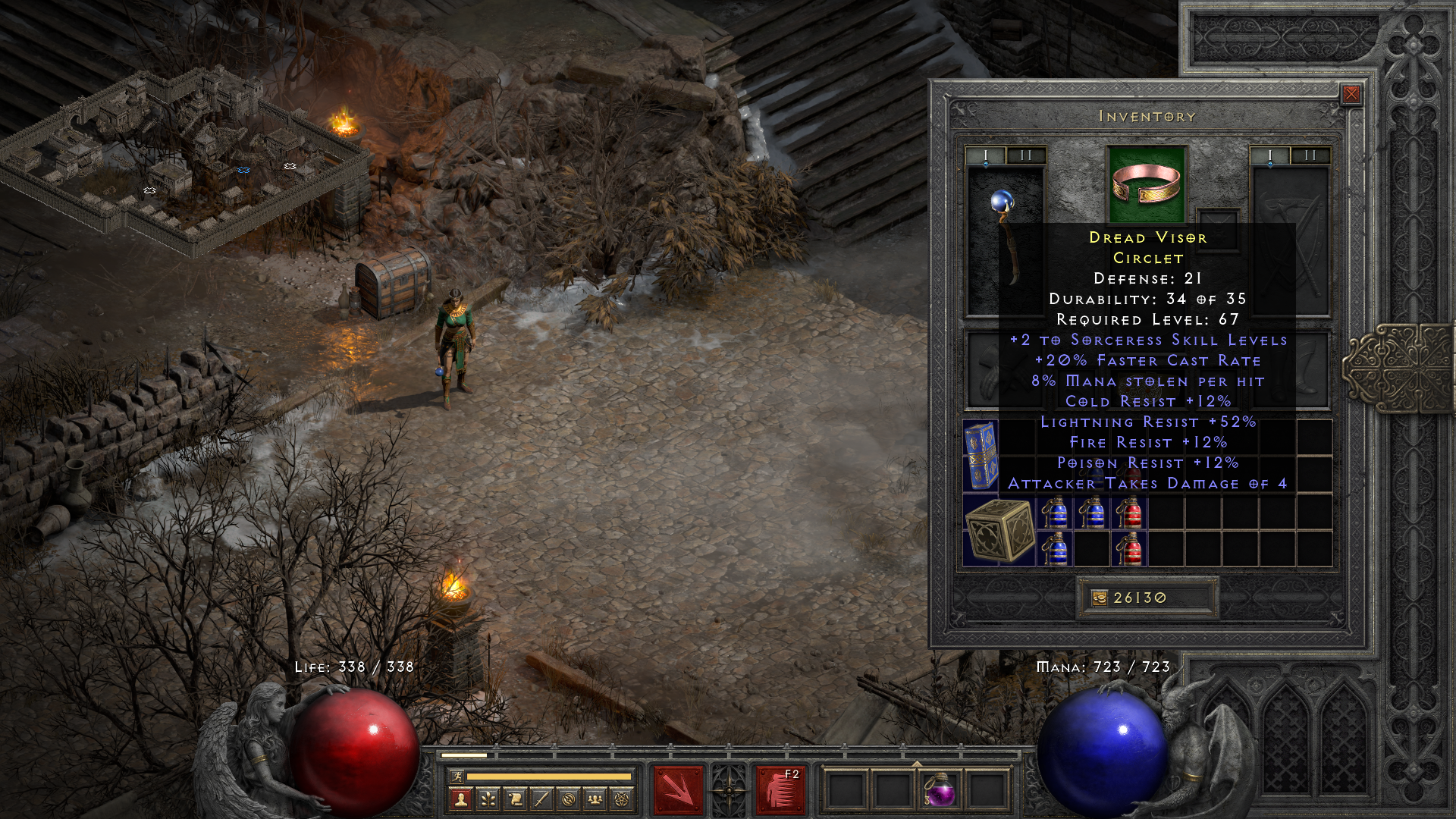Click the sword icon in the menu bar

coord(541,798)
